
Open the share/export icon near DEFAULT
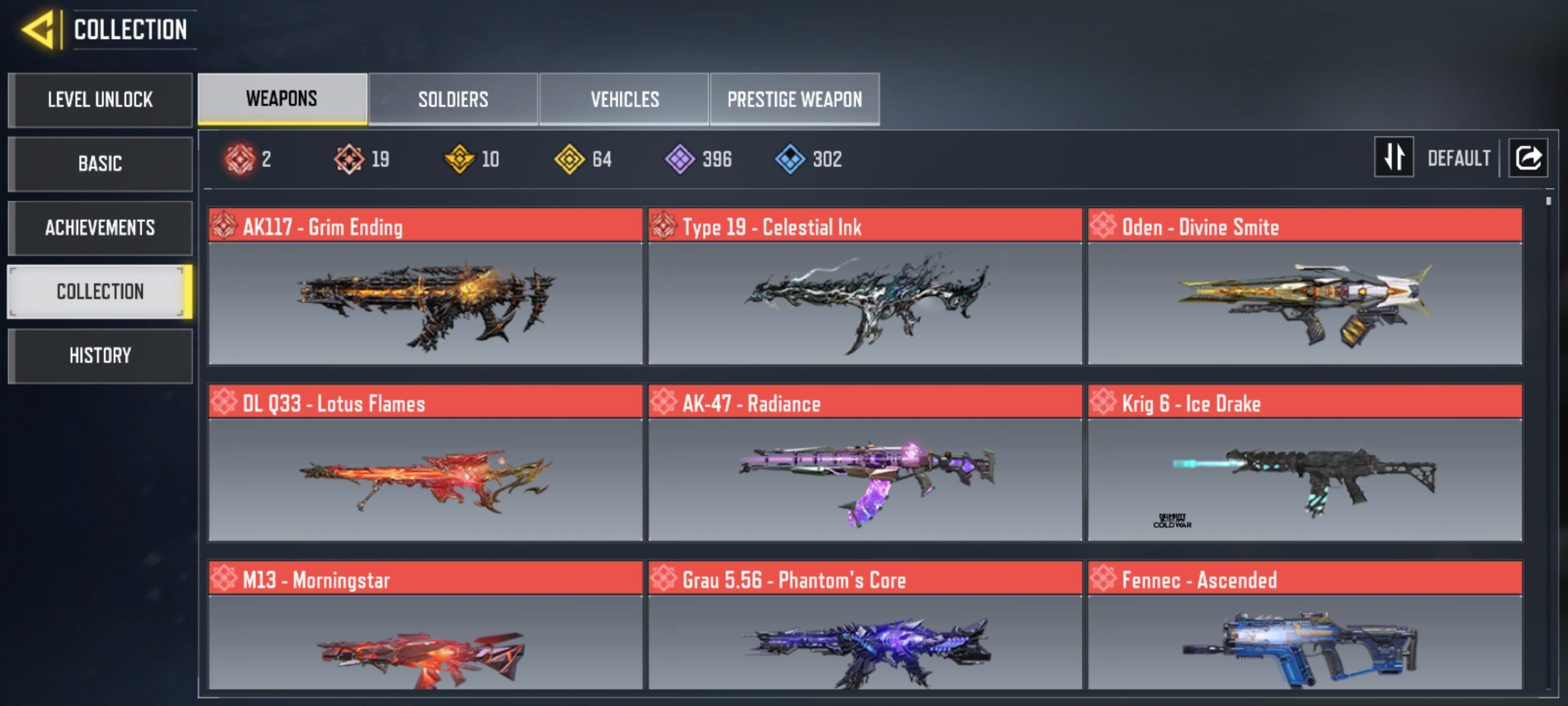point(1528,158)
